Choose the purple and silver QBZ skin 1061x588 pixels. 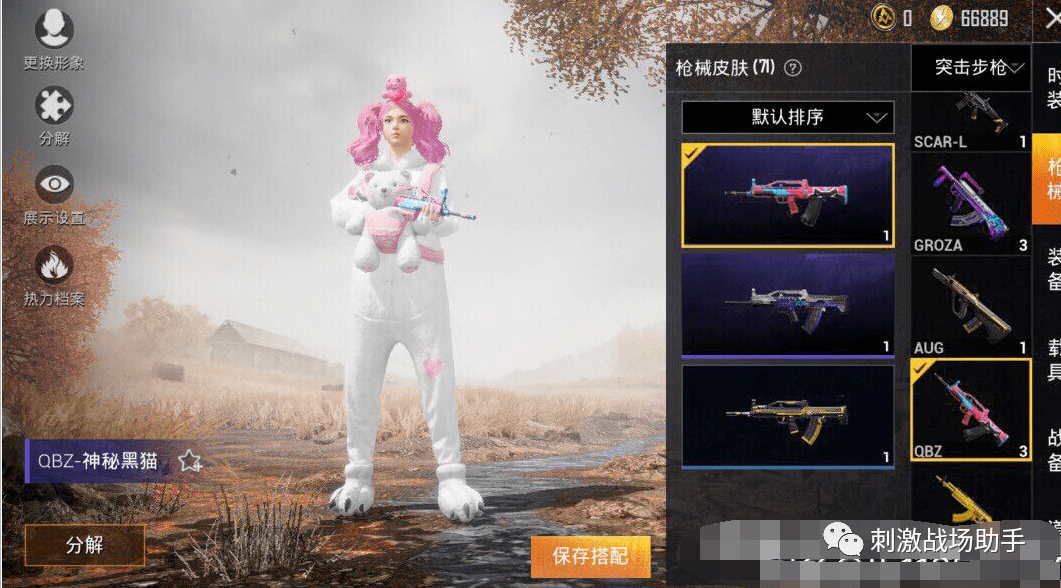(x=788, y=304)
